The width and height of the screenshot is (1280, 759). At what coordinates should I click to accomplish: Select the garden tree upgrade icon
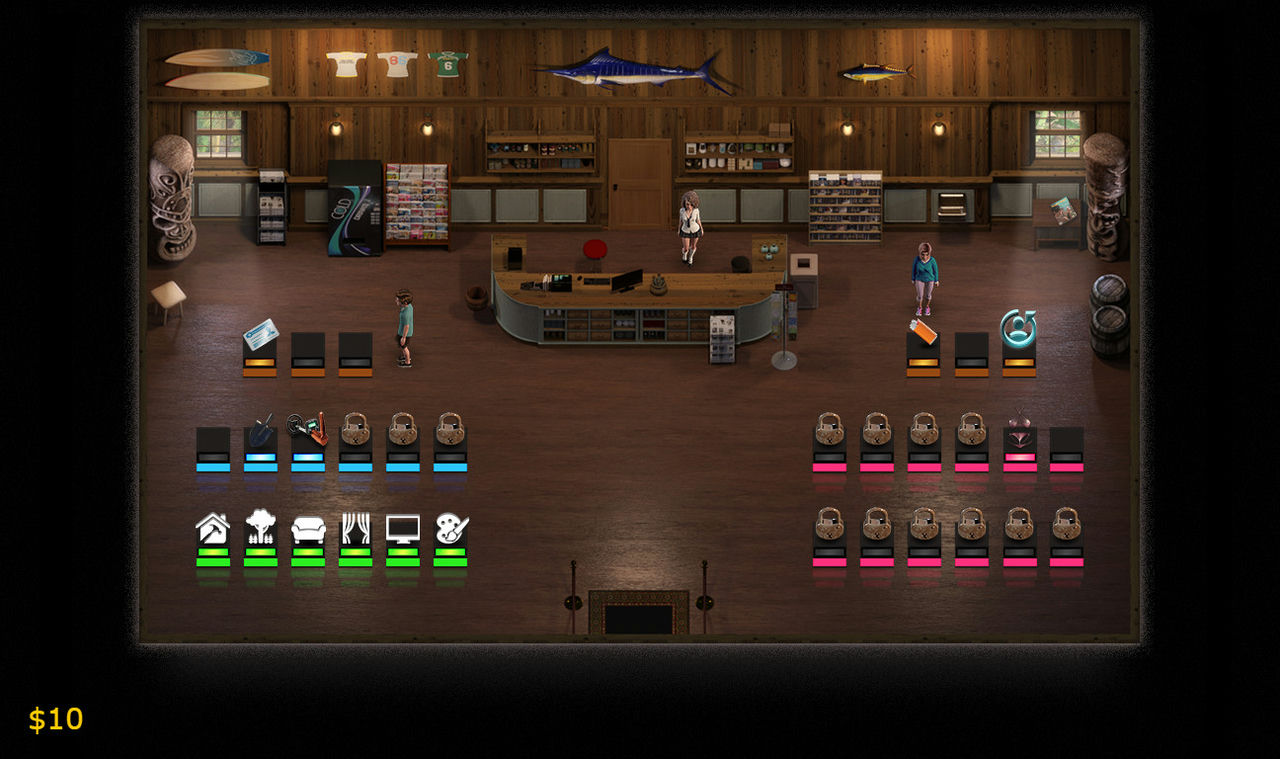(260, 527)
